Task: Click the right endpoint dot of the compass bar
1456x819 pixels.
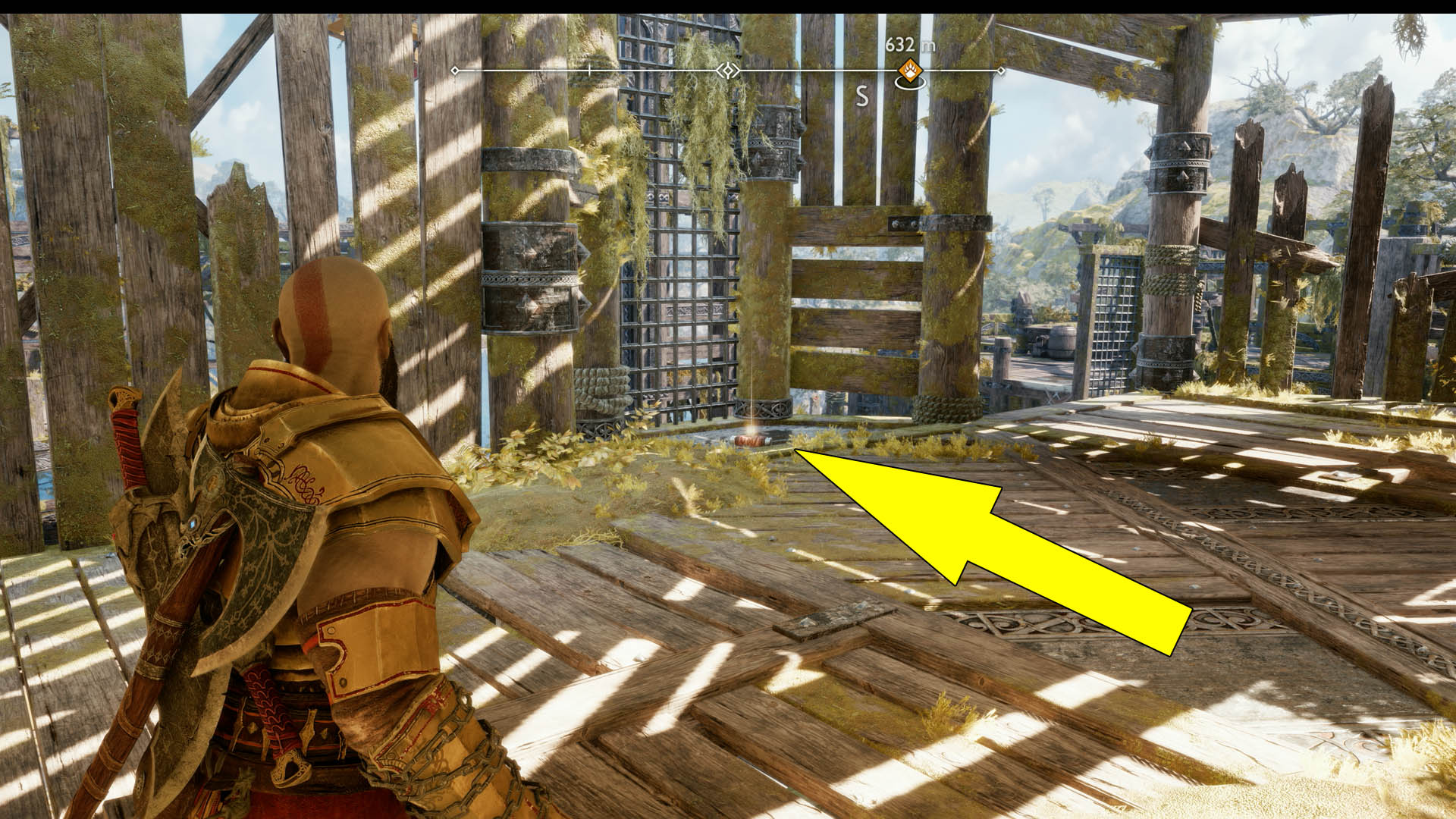Action: 1001,71
